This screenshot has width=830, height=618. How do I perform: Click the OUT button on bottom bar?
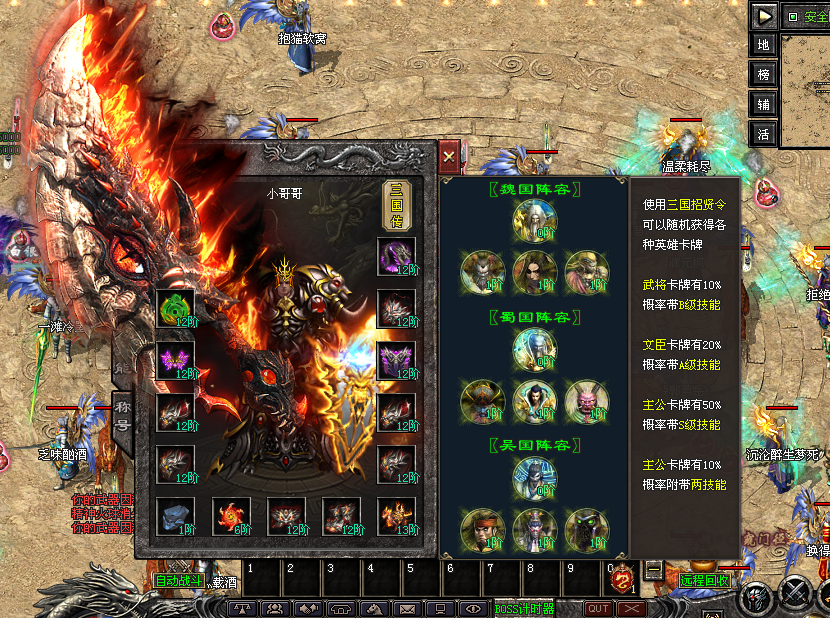pos(598,608)
